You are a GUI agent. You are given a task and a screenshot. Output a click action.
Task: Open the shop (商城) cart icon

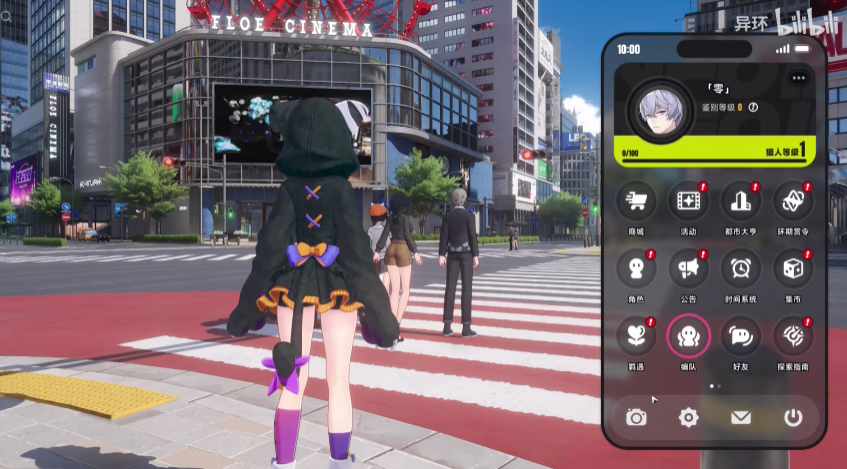(x=636, y=201)
